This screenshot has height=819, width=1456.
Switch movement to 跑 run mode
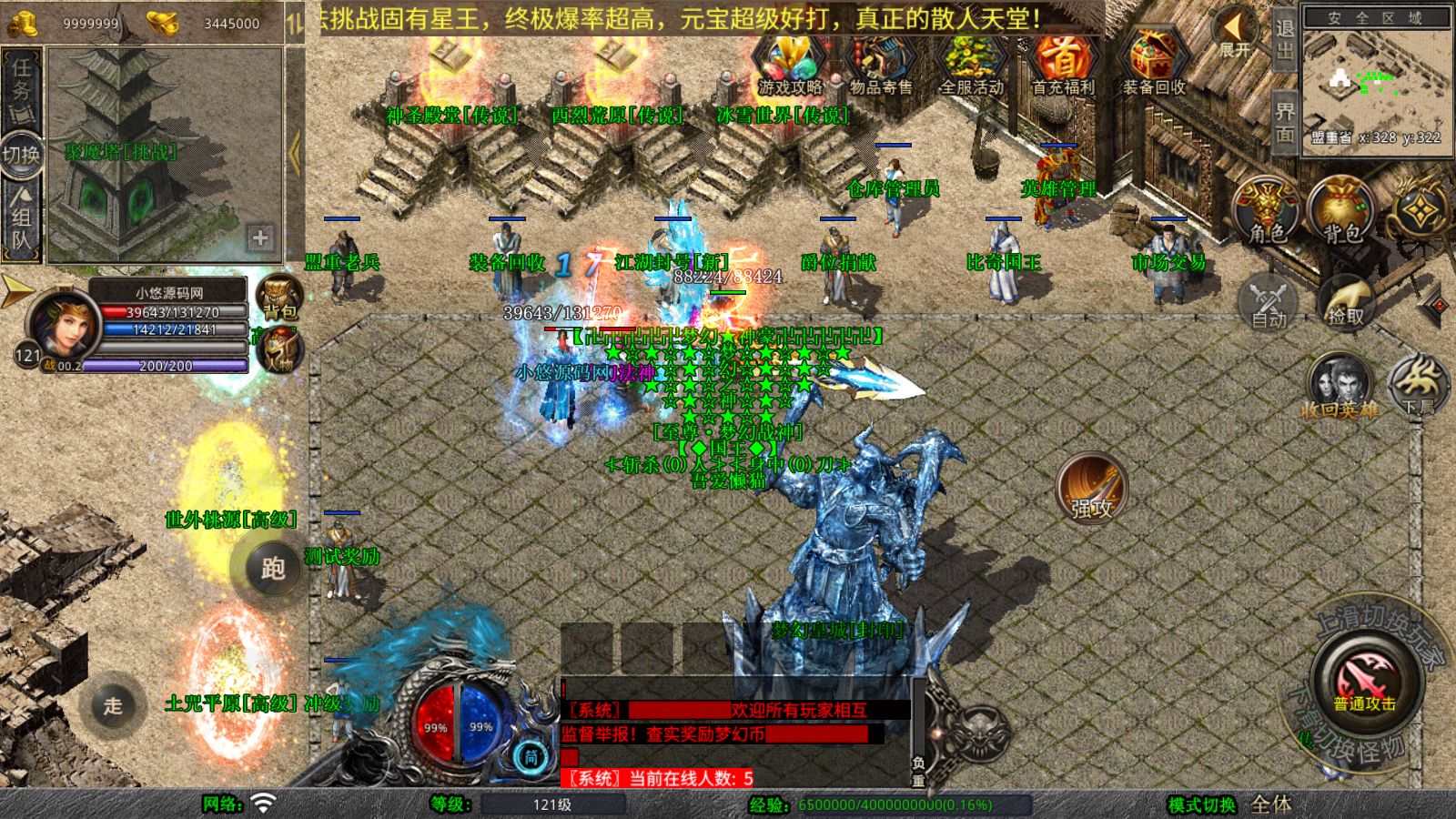tap(273, 568)
